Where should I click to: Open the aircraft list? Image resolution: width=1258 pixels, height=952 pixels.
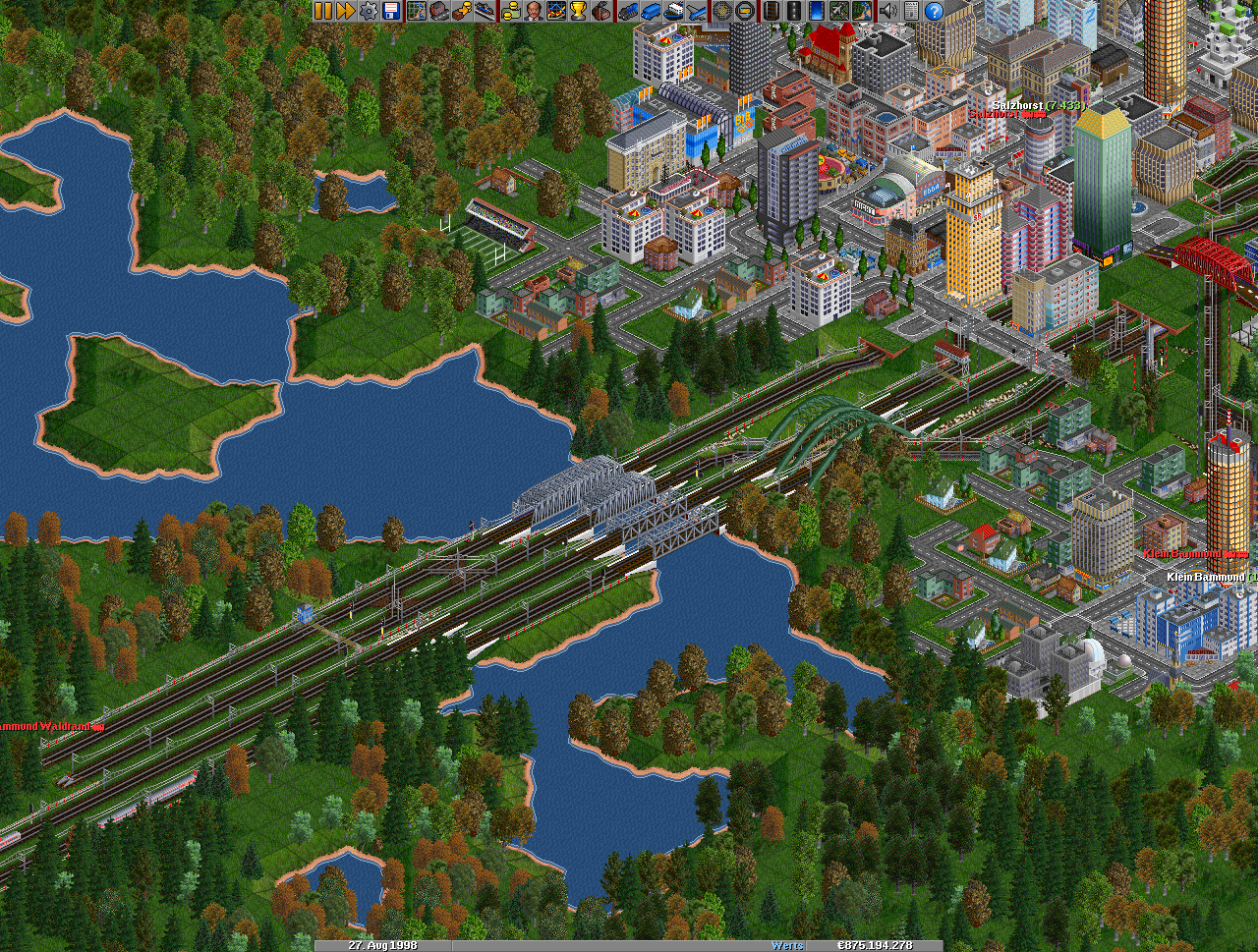click(x=696, y=11)
